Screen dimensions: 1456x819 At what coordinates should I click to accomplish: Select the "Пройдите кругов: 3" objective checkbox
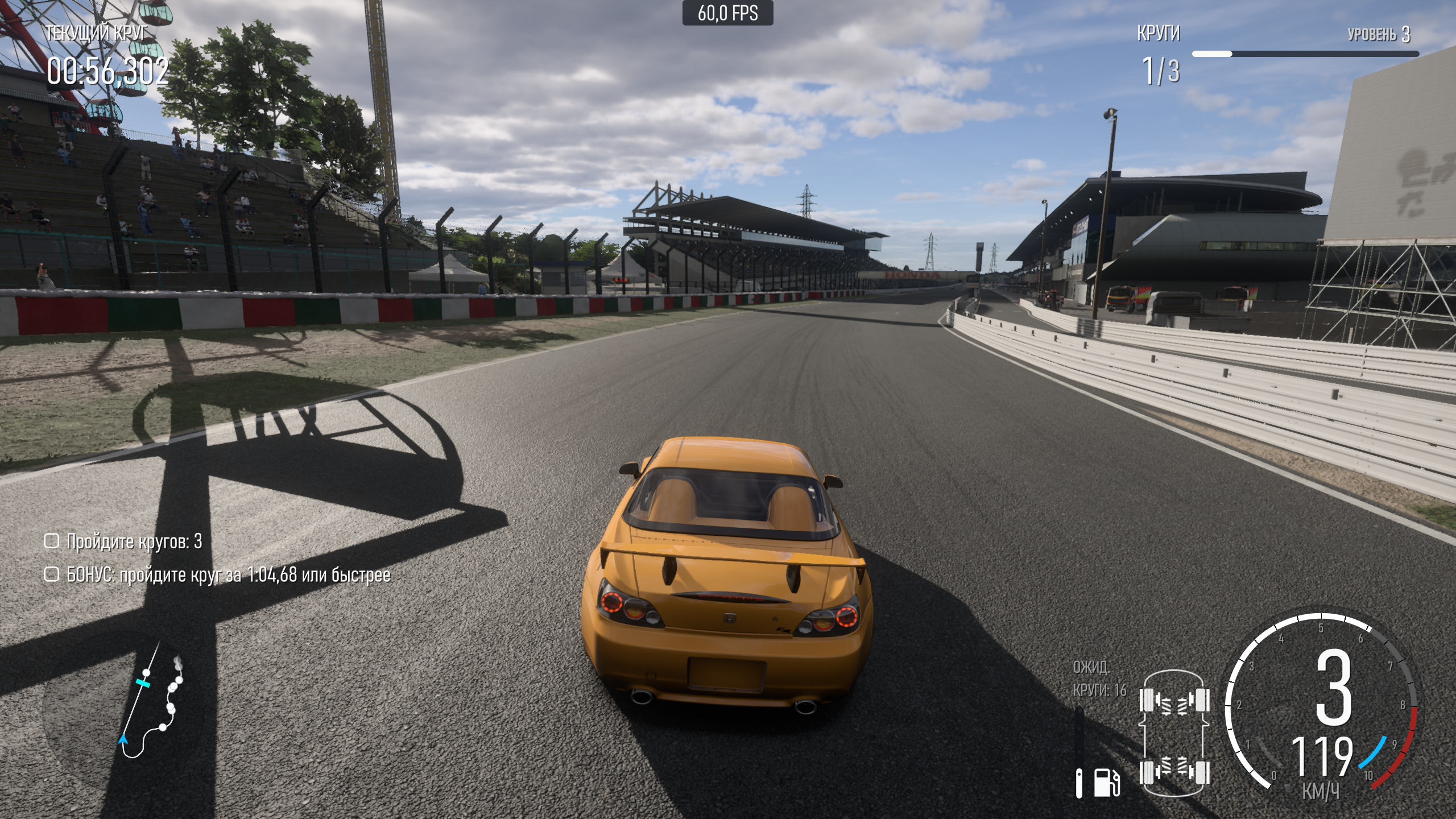click(x=52, y=541)
